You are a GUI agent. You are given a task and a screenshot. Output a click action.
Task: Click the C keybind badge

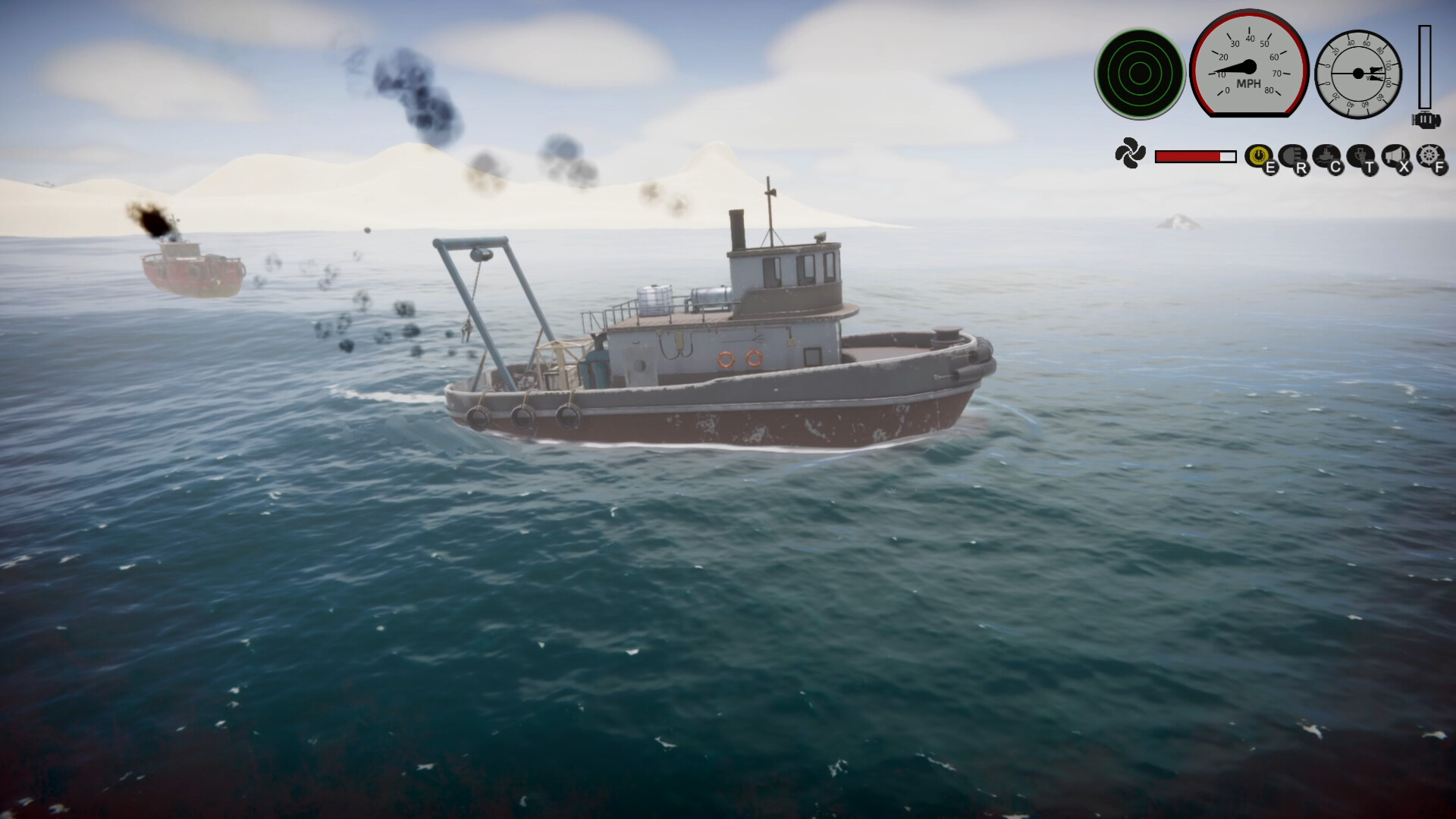pyautogui.click(x=1335, y=168)
